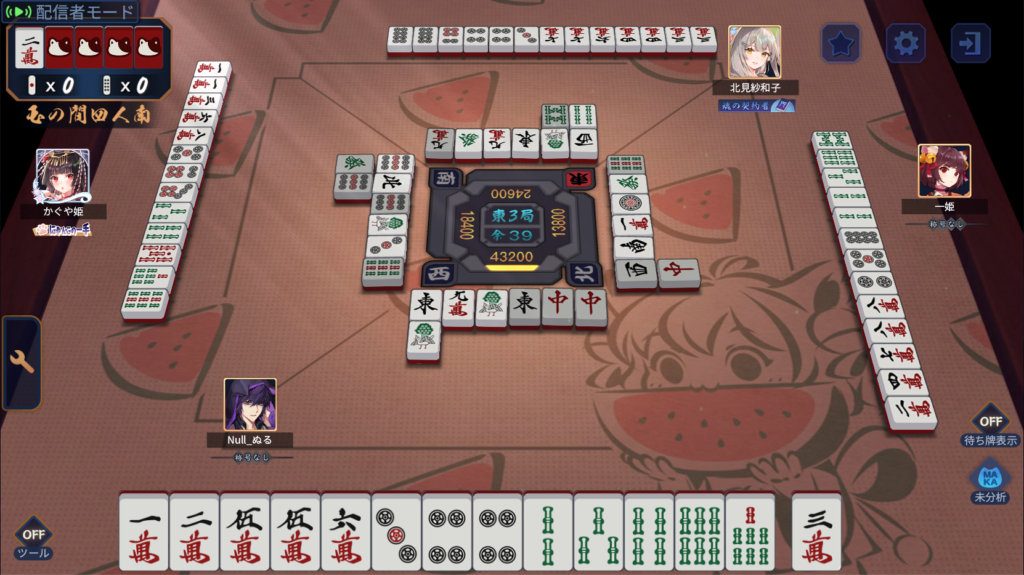Toggle 配信者モード streamer mode
Image resolution: width=1024 pixels, height=575 pixels.
pos(72,12)
